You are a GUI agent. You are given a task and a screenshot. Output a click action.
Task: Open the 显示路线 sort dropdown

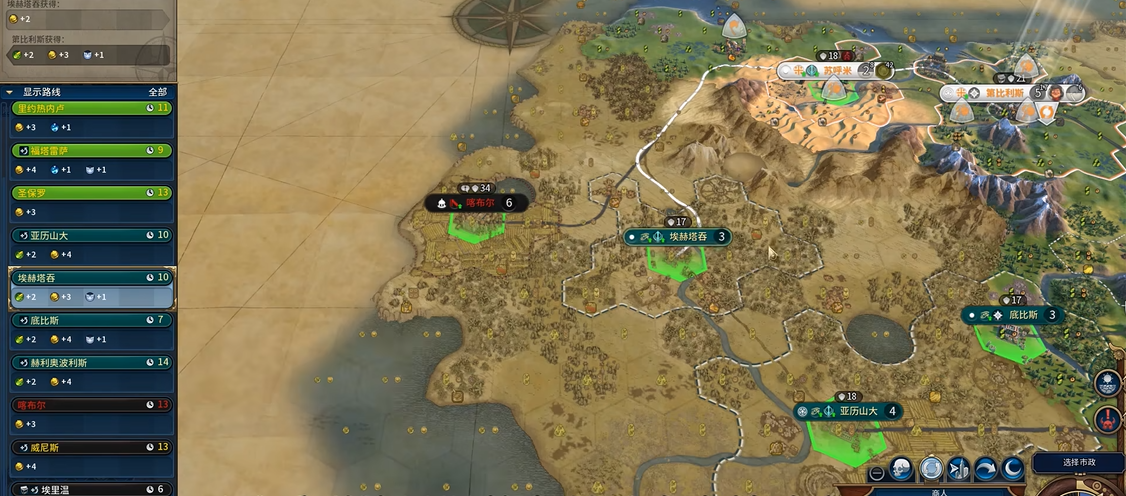click(x=42, y=91)
